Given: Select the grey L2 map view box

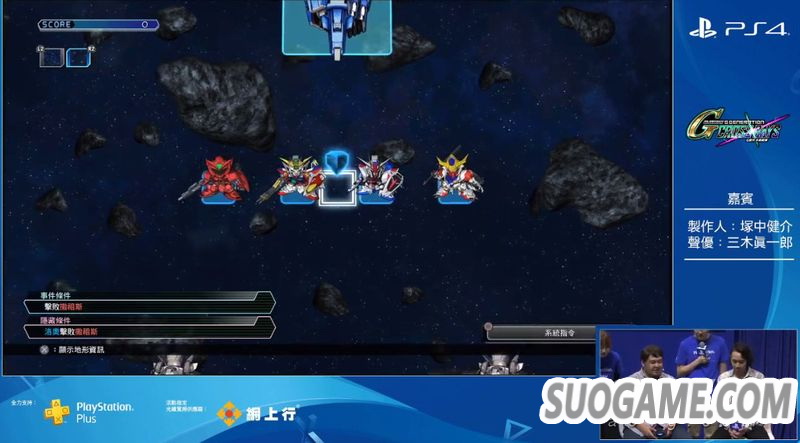Looking at the screenshot, I should point(50,57).
